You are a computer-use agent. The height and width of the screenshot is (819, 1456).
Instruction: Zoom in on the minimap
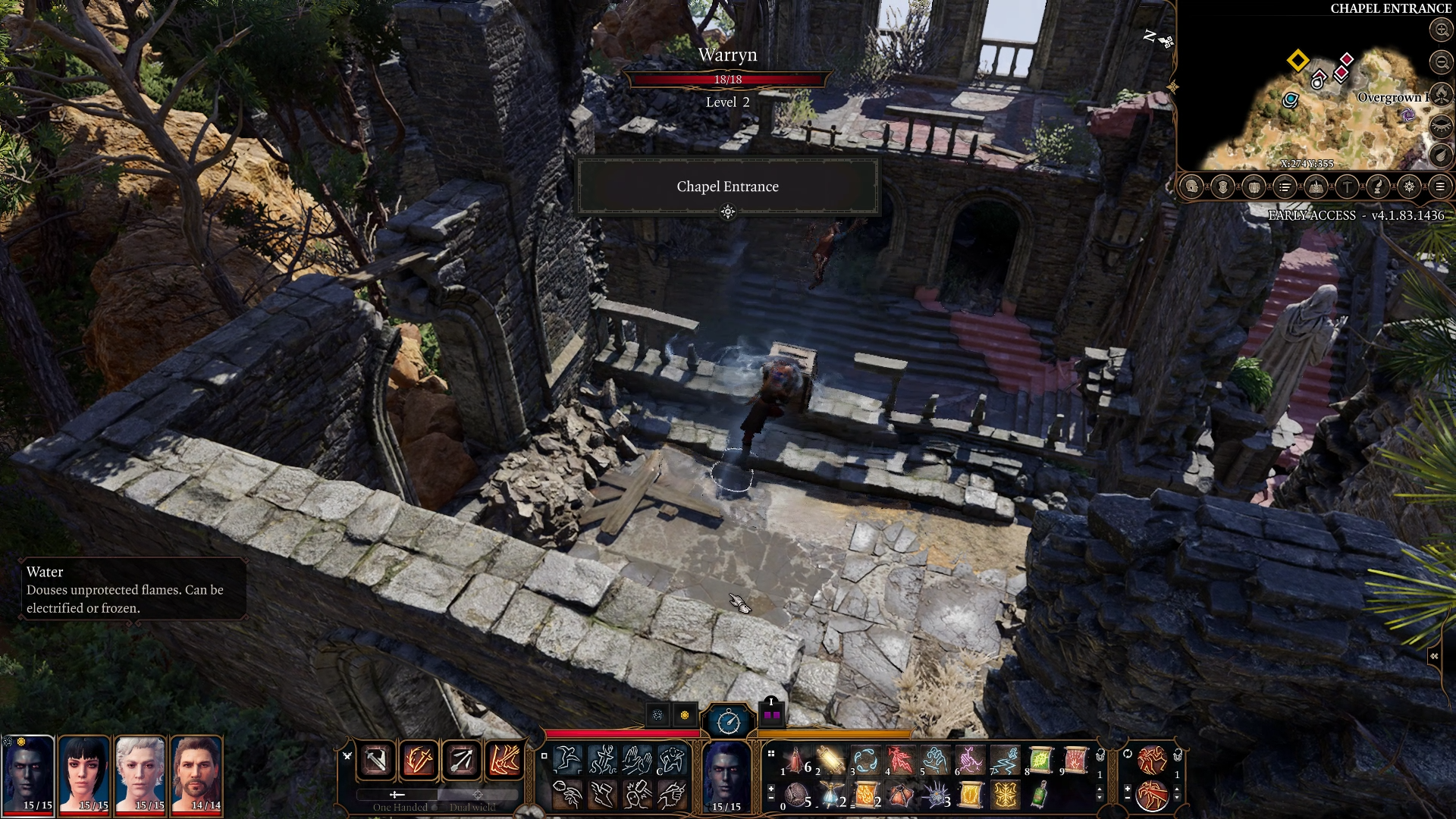(x=1441, y=30)
